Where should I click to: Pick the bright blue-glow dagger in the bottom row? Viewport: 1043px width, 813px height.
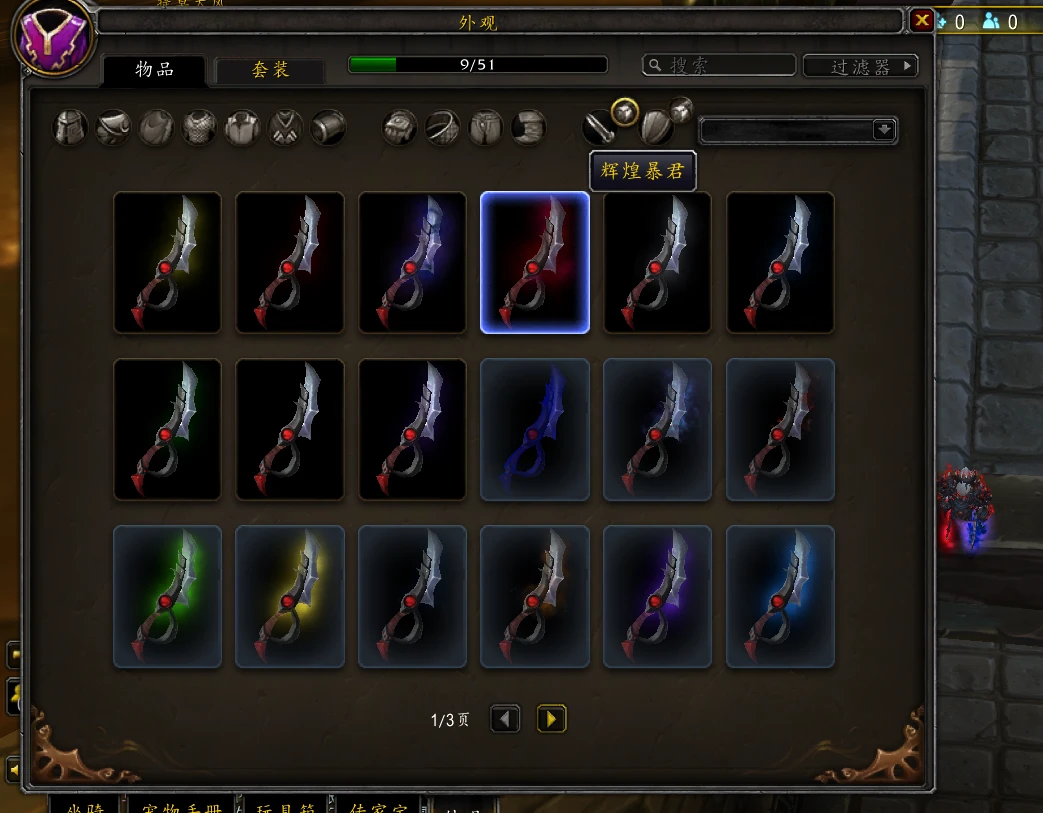780,596
